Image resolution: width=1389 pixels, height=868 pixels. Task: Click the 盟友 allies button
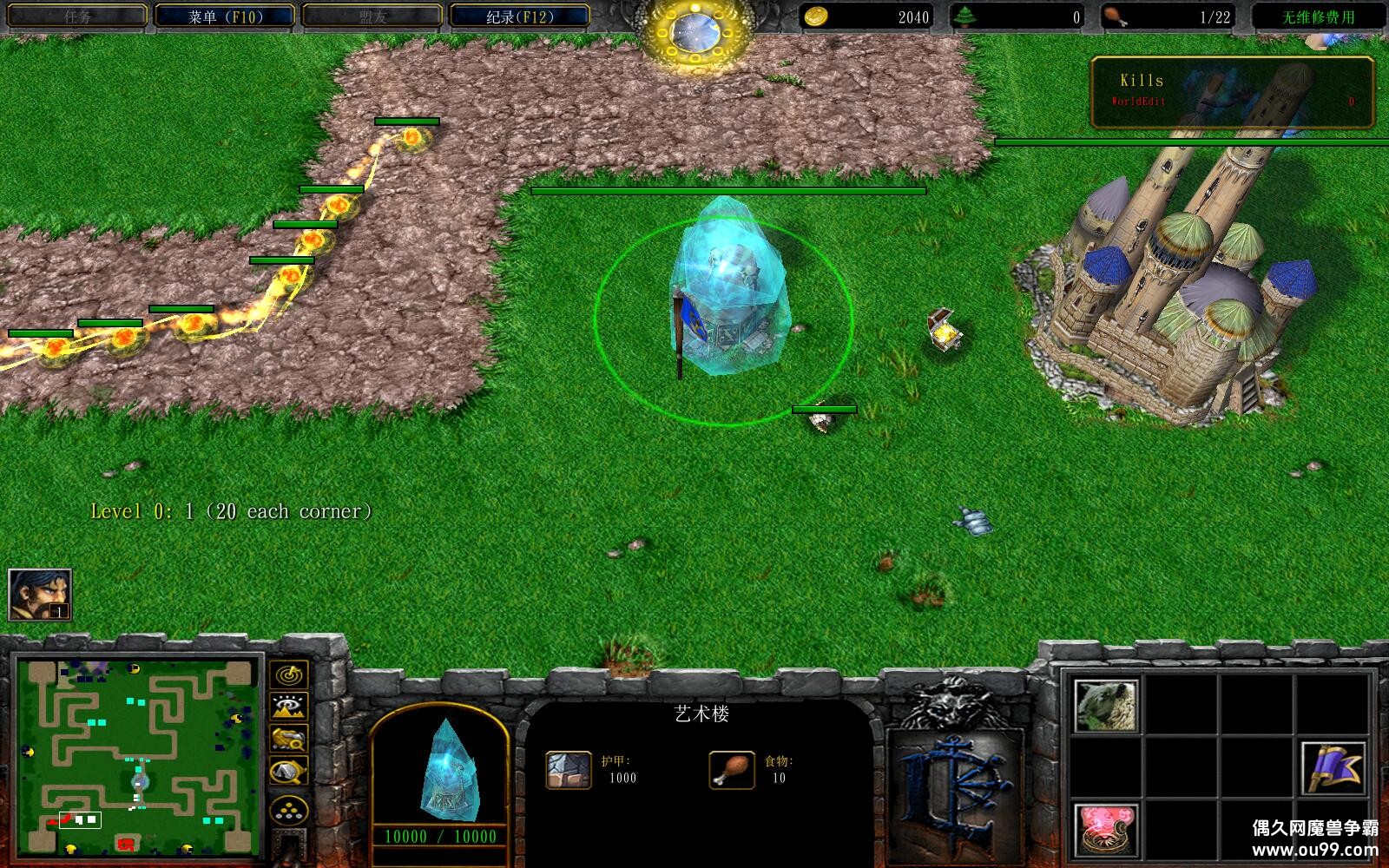coord(372,16)
